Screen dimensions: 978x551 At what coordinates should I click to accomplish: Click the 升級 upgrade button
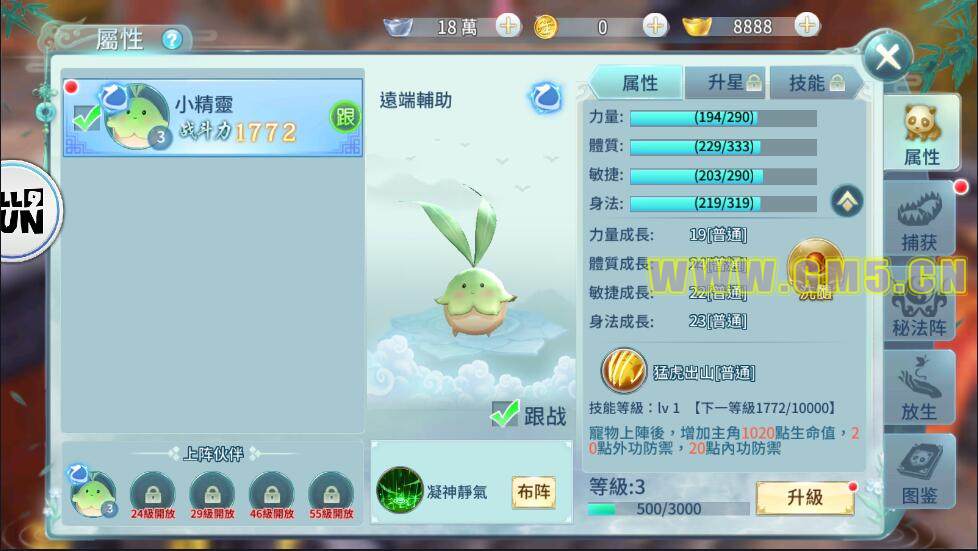pos(804,497)
